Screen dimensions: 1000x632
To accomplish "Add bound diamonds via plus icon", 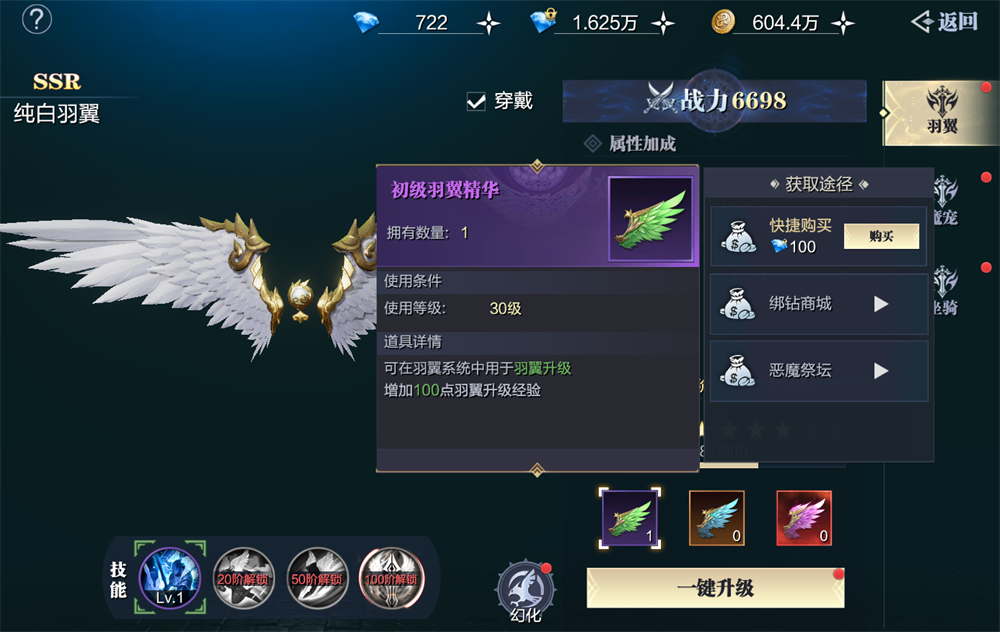I will click(662, 23).
